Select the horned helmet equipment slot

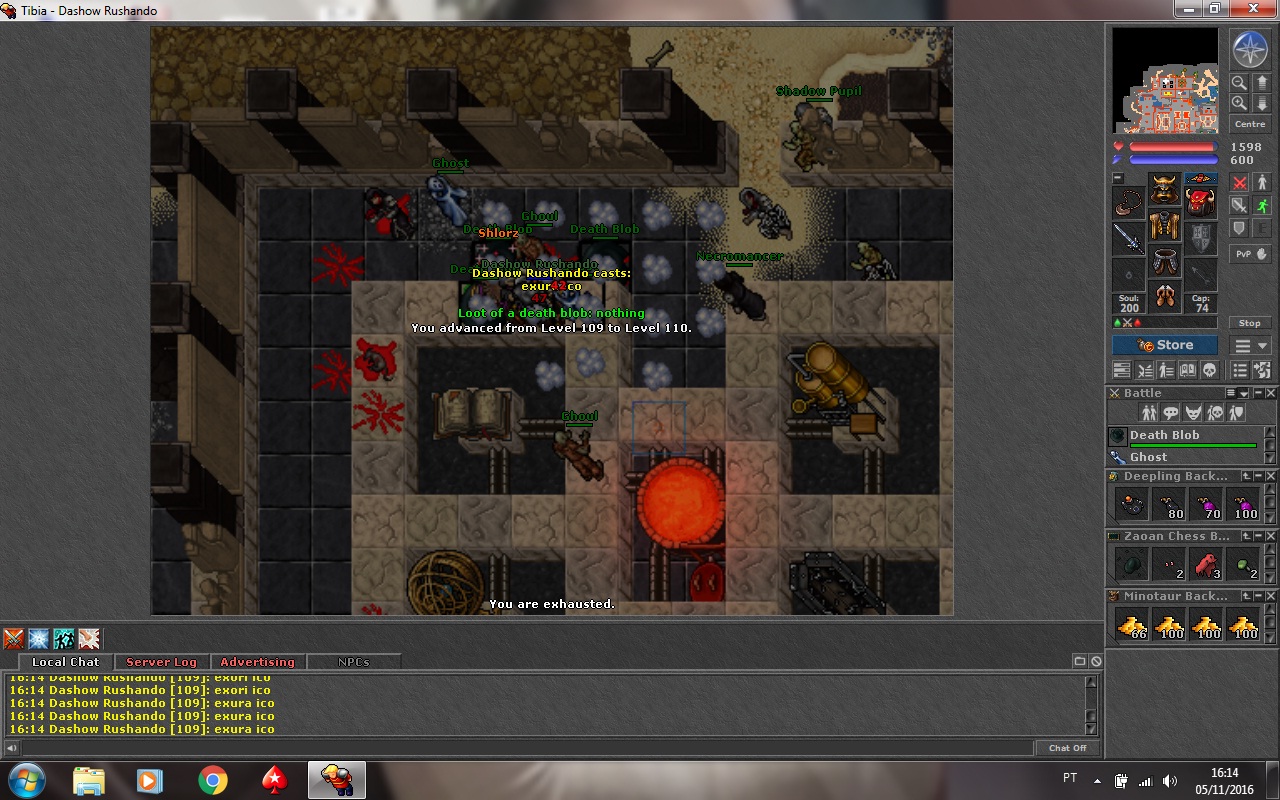[x=1164, y=190]
